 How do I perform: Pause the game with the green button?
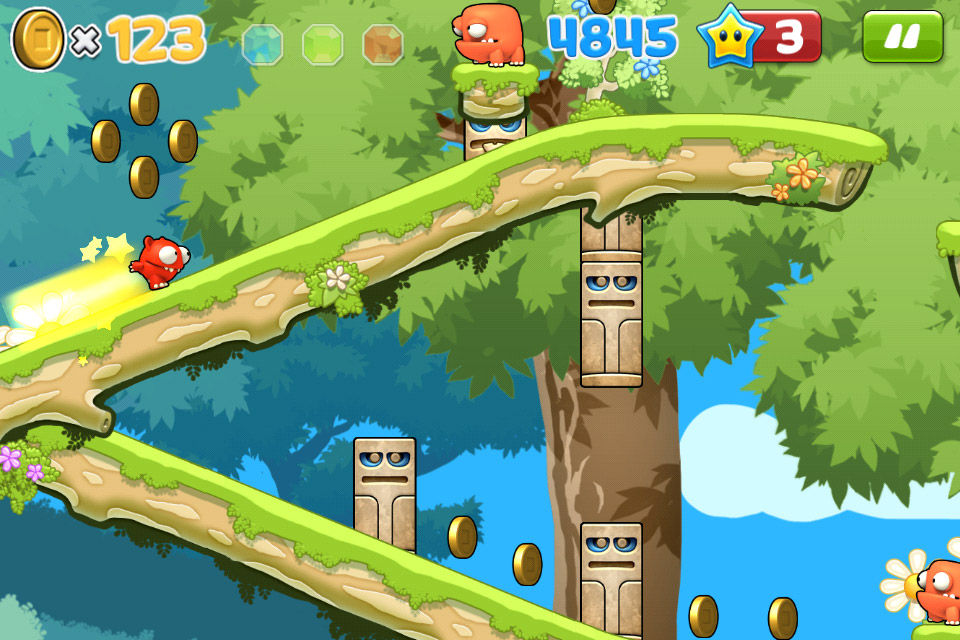point(902,37)
